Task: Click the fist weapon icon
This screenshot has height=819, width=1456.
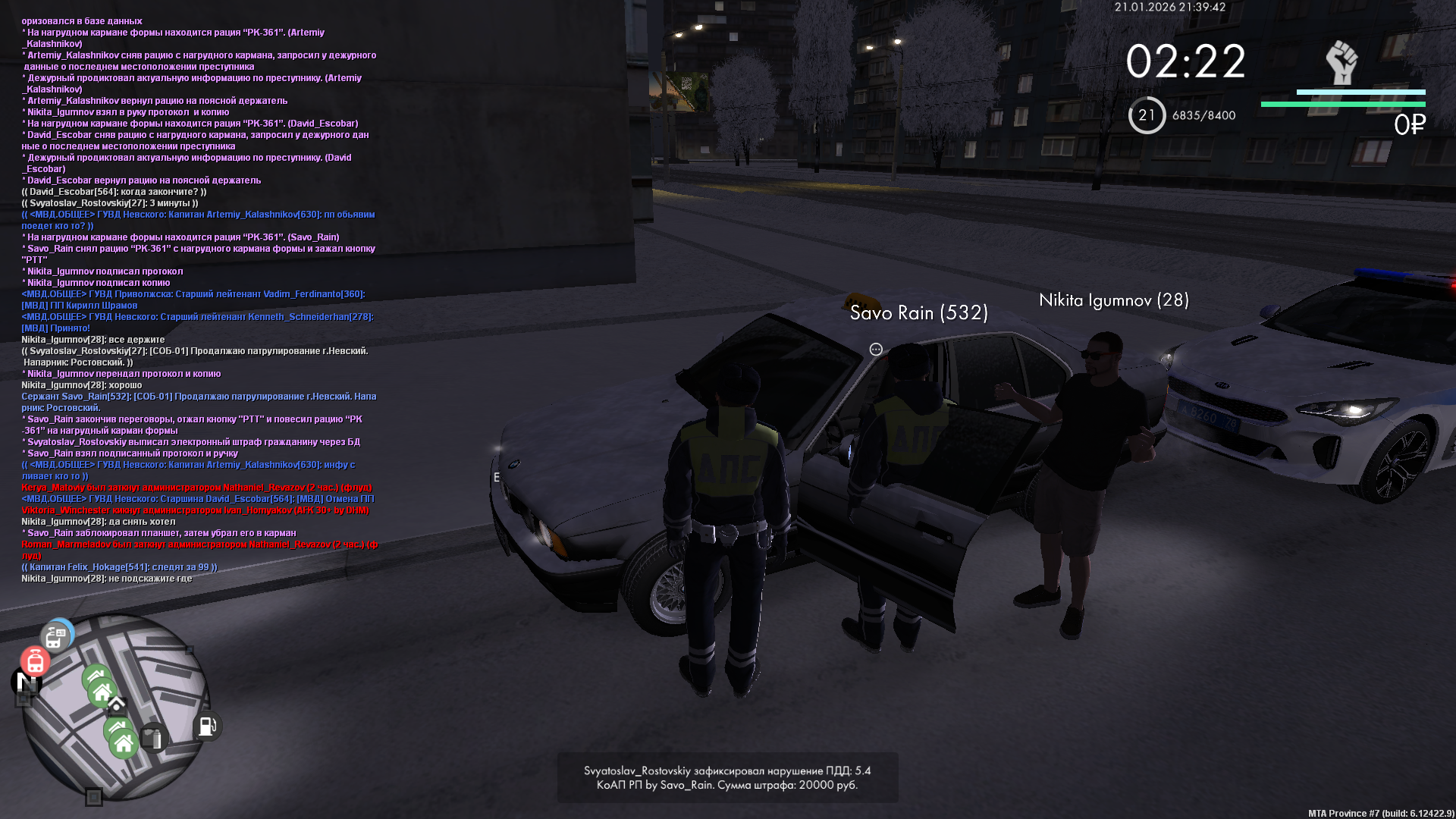Action: point(1341,62)
